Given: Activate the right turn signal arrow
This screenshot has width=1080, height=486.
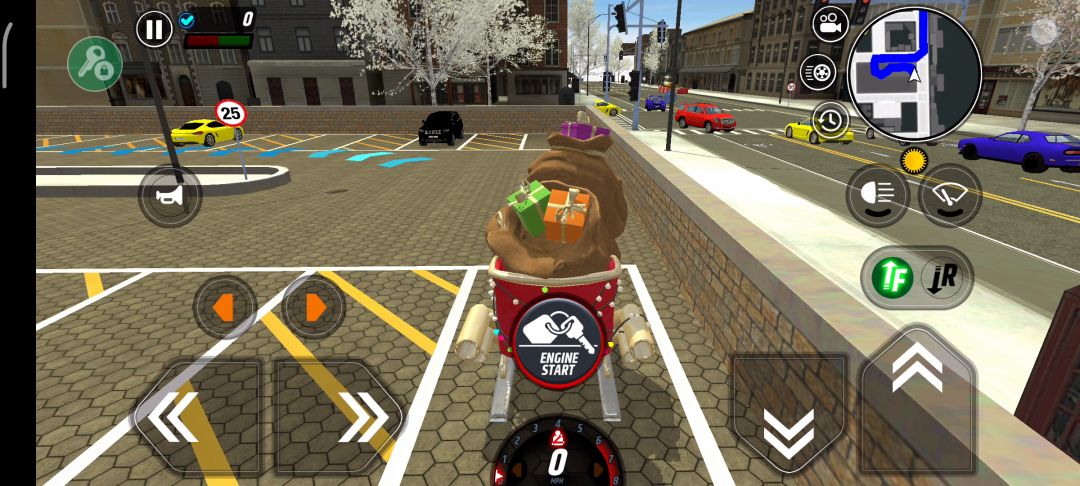Looking at the screenshot, I should [314, 307].
